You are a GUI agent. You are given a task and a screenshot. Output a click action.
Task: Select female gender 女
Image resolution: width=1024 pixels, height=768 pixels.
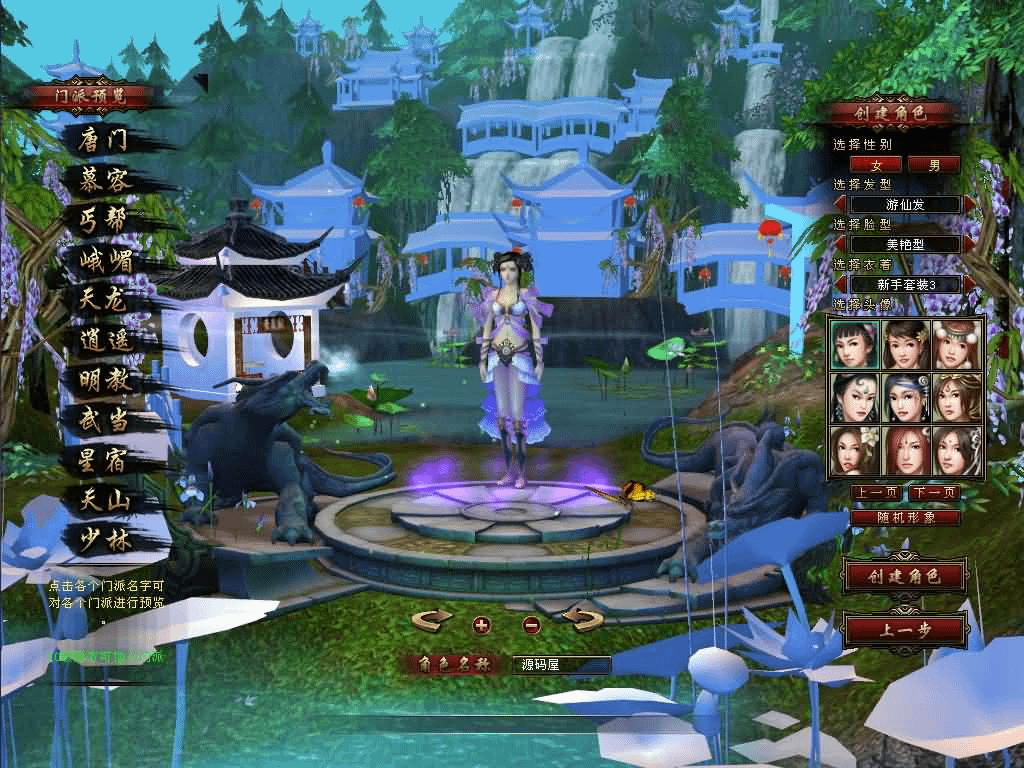coord(877,164)
